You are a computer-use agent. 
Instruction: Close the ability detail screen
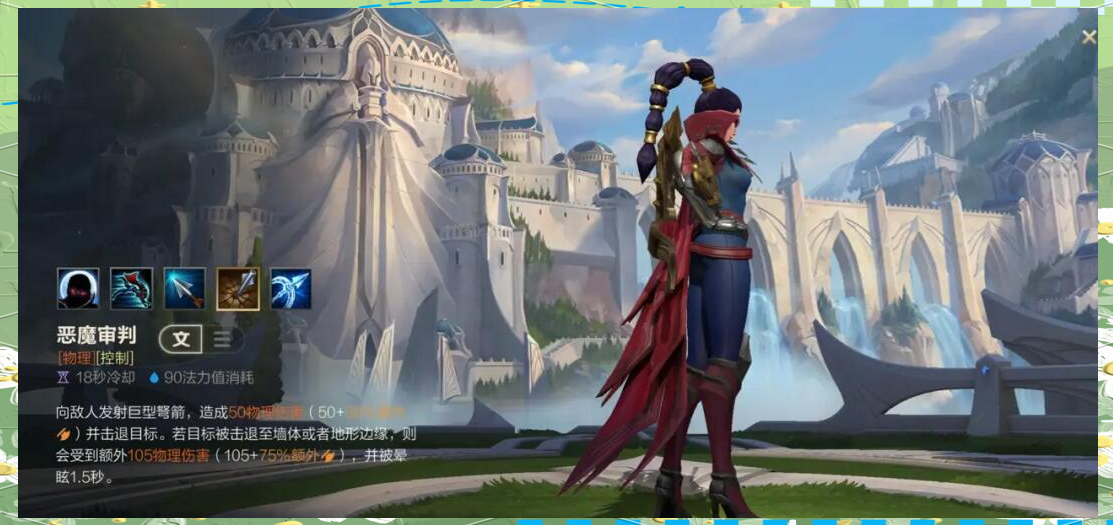pyautogui.click(x=1089, y=37)
